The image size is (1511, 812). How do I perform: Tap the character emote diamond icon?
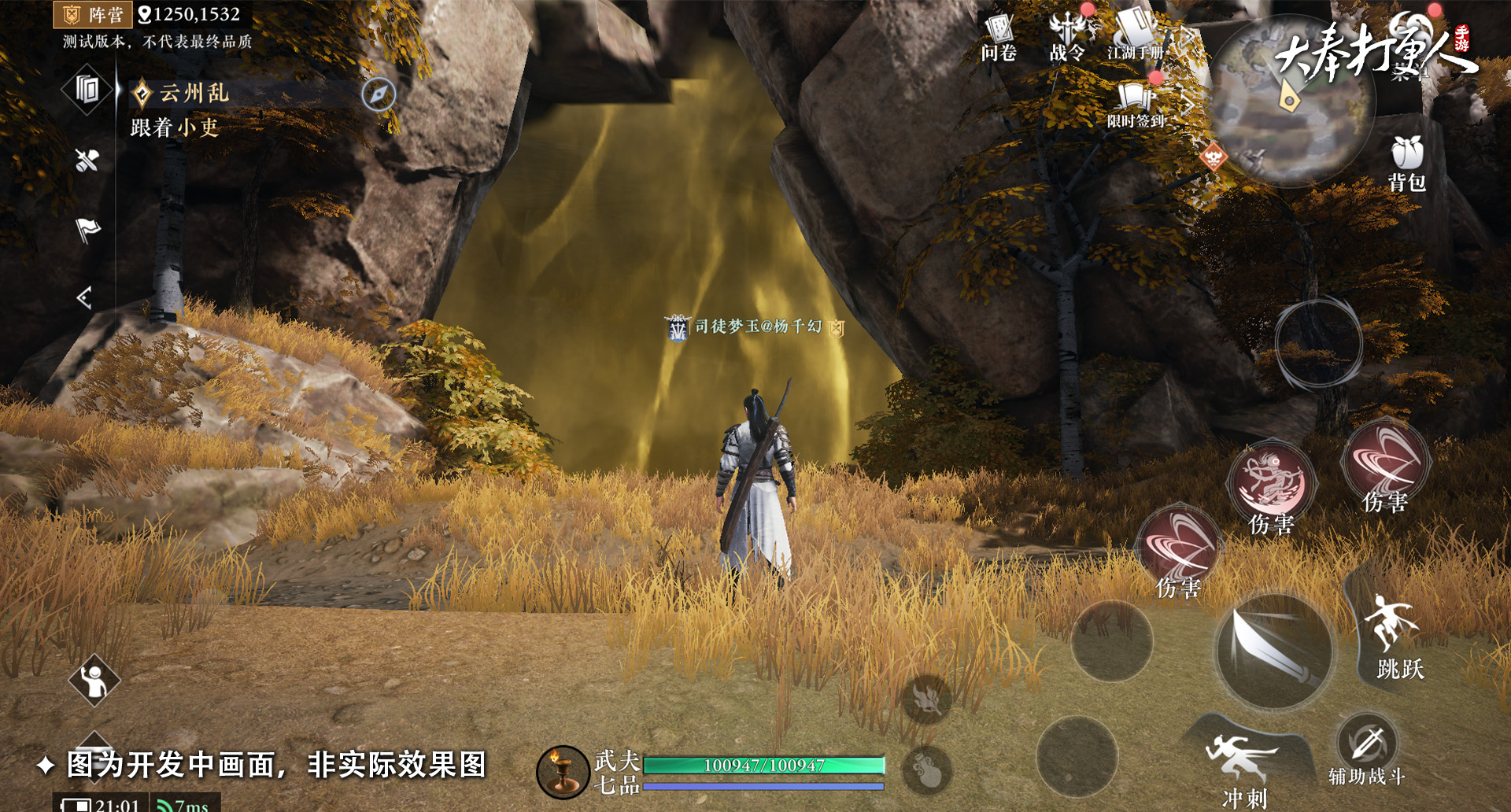[x=94, y=681]
